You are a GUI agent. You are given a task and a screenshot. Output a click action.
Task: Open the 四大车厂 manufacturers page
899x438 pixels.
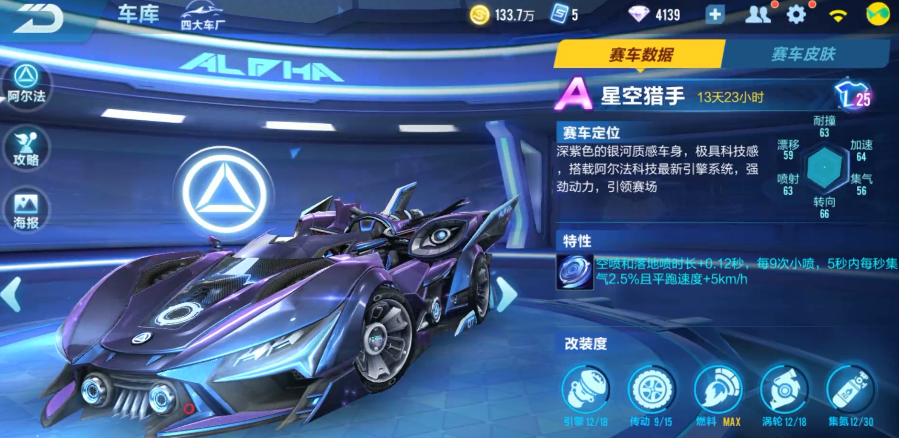201,17
